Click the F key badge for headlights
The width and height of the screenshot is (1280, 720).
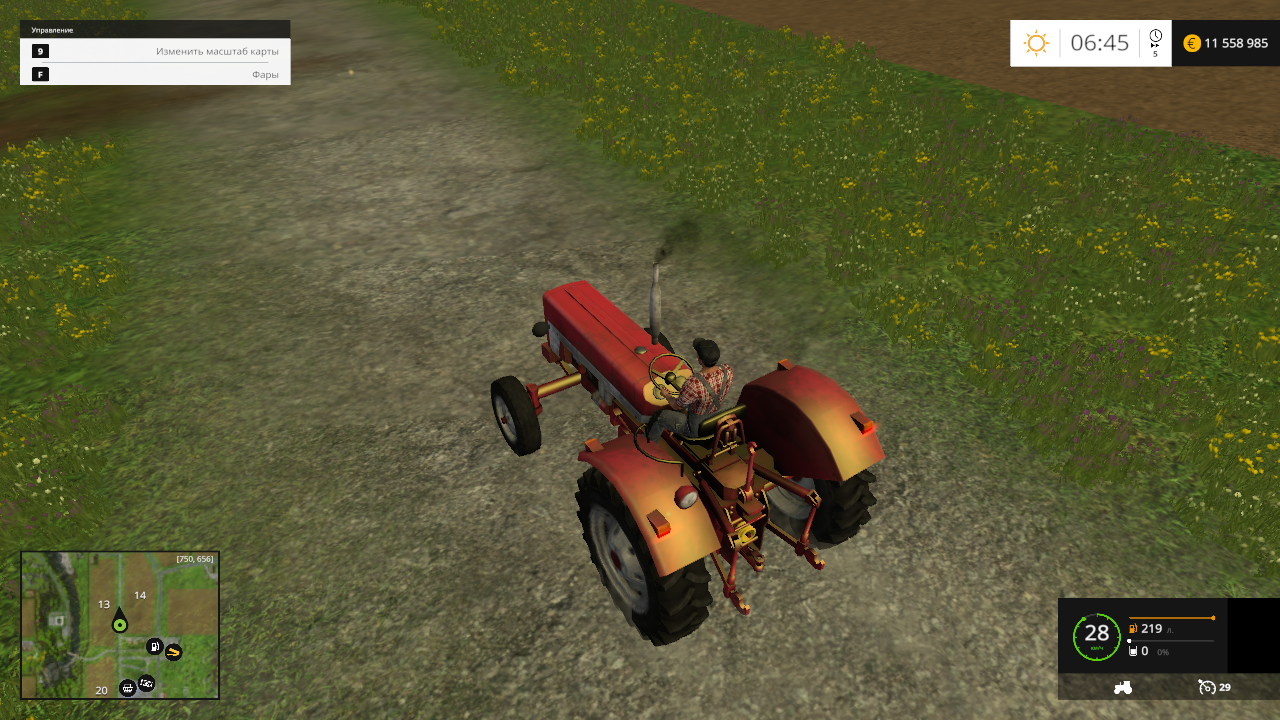click(x=40, y=73)
